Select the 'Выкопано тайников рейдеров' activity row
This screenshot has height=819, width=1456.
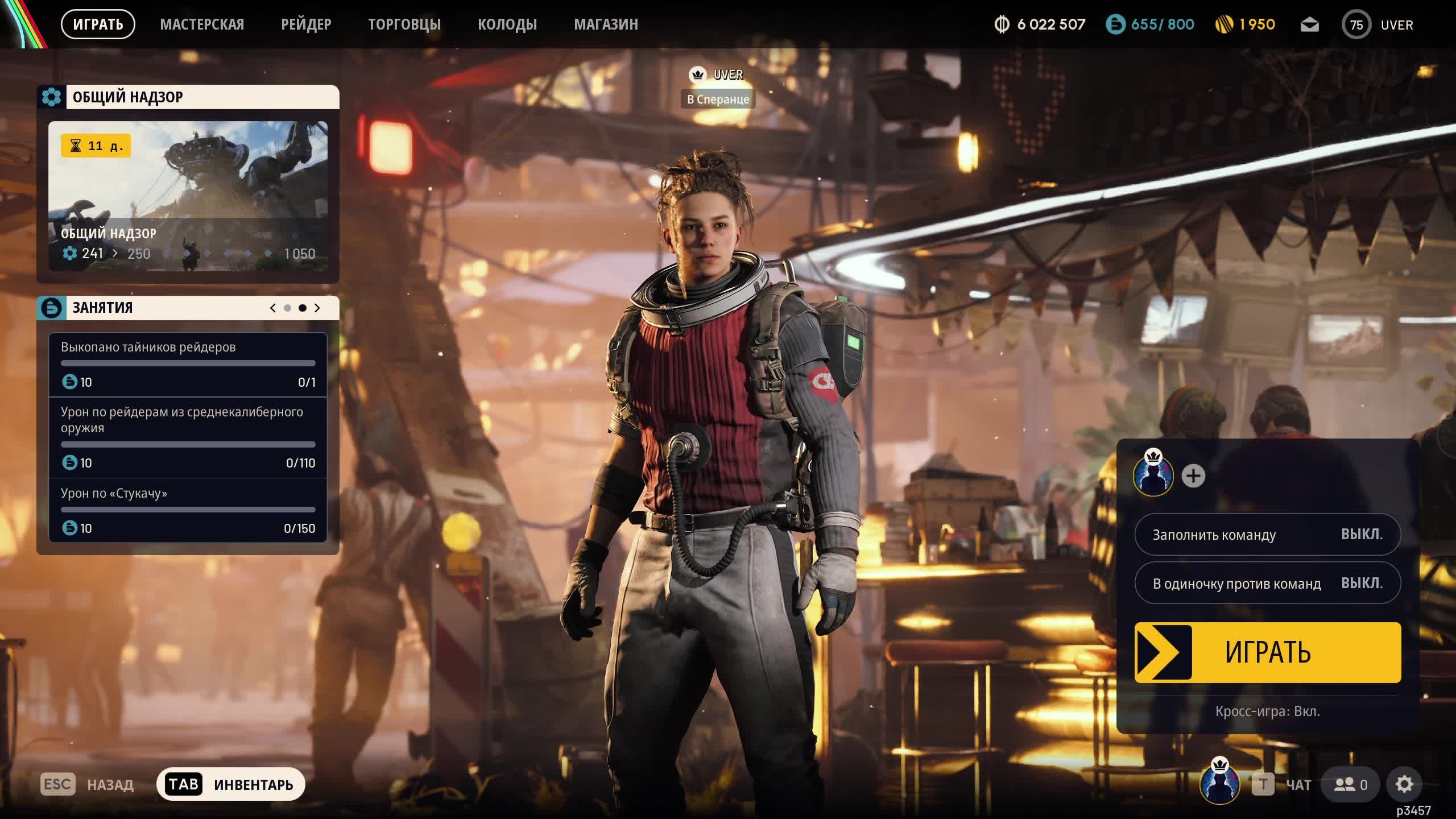pos(188,364)
